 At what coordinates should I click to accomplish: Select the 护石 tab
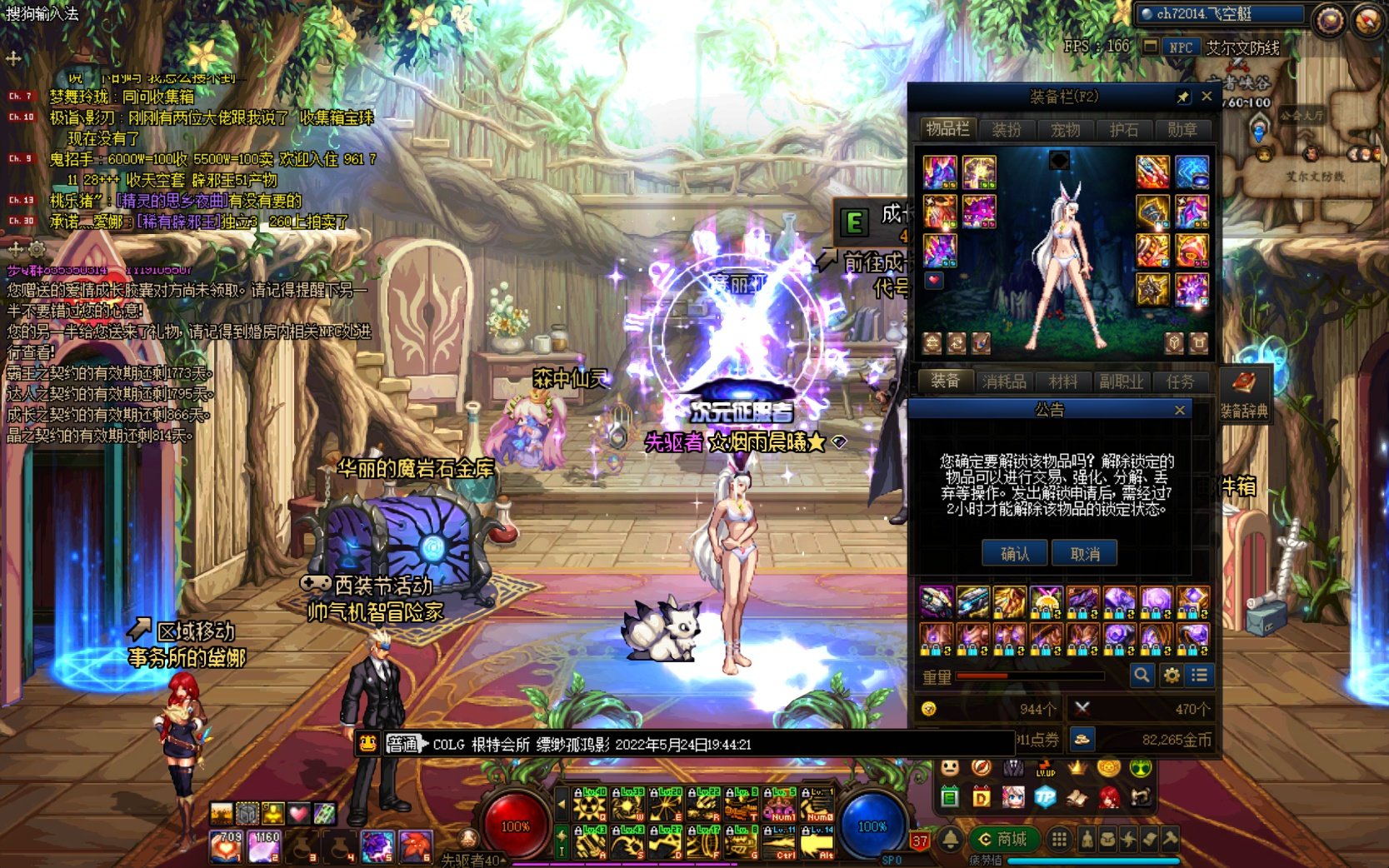[1123, 130]
